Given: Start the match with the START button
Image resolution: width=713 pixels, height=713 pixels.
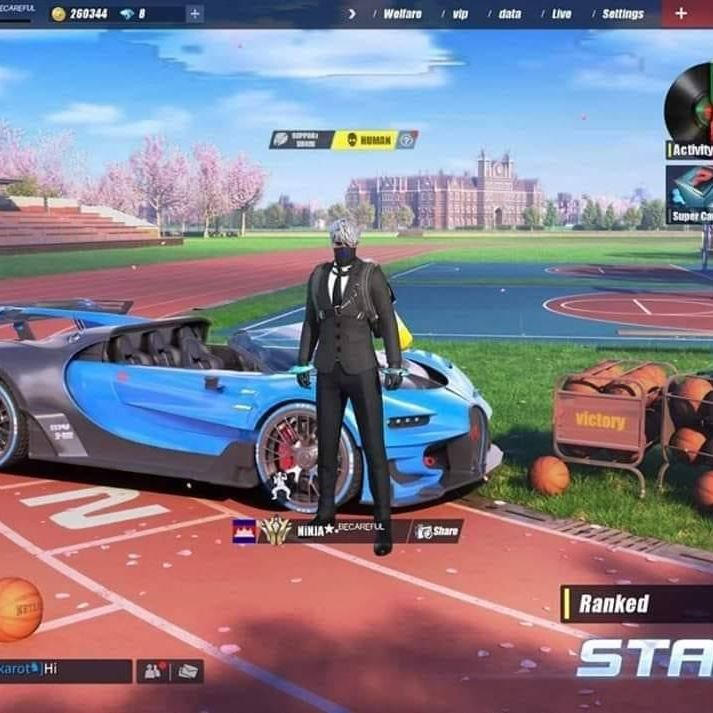Looking at the screenshot, I should [x=645, y=658].
